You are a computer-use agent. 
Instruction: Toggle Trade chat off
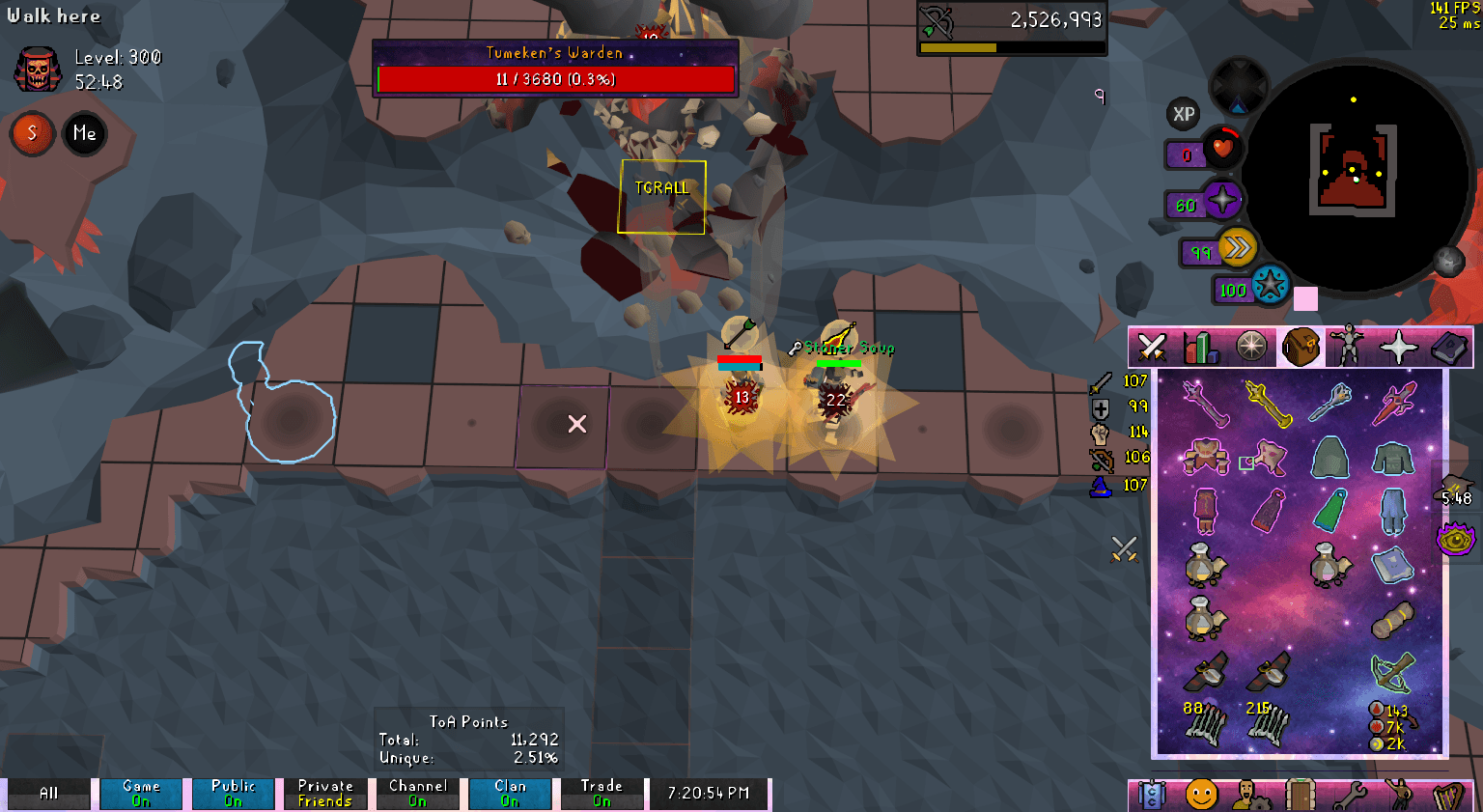[602, 793]
